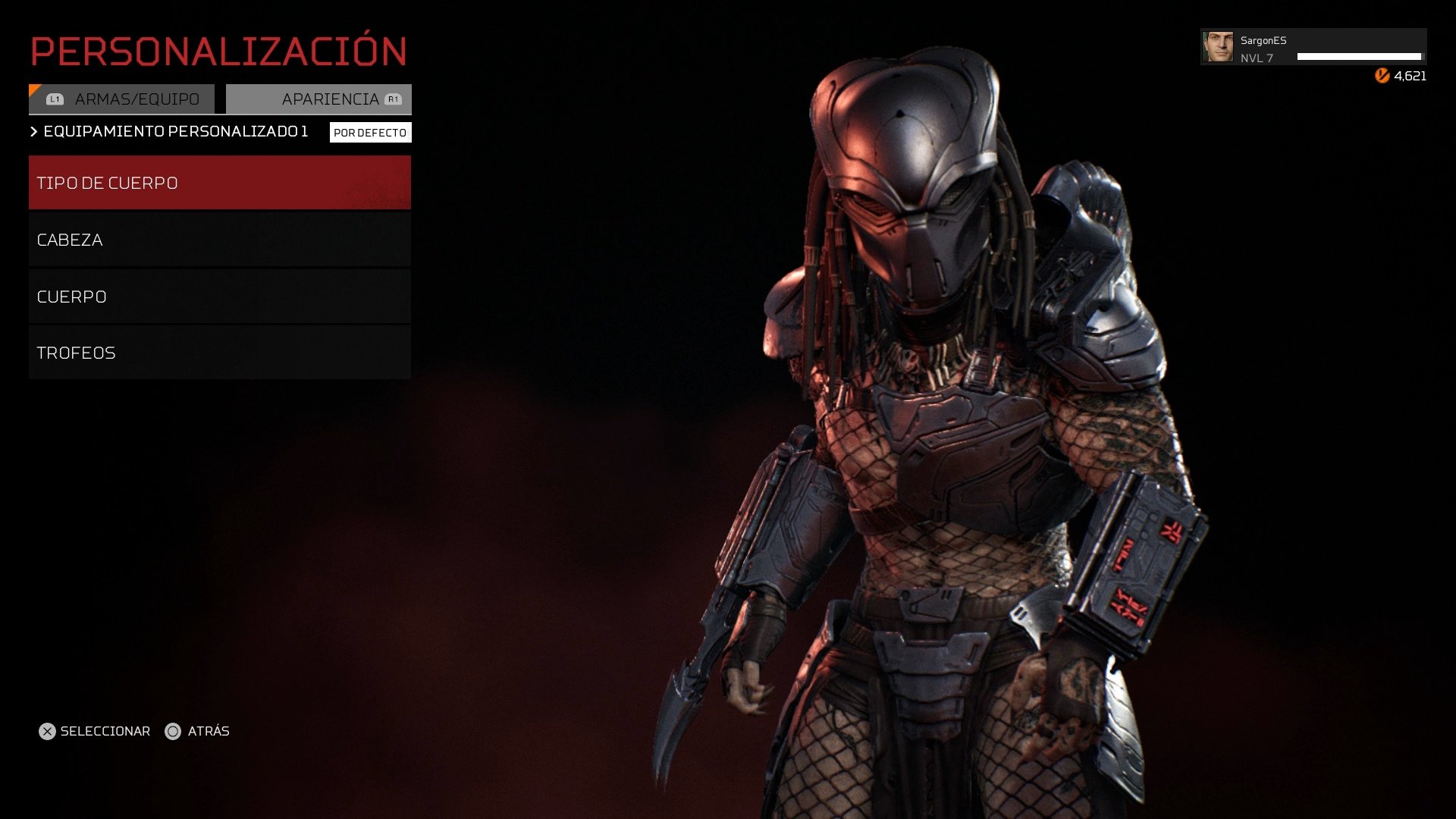Click the red corner marker on ARMAS/EQUIPO tab

pos(34,89)
